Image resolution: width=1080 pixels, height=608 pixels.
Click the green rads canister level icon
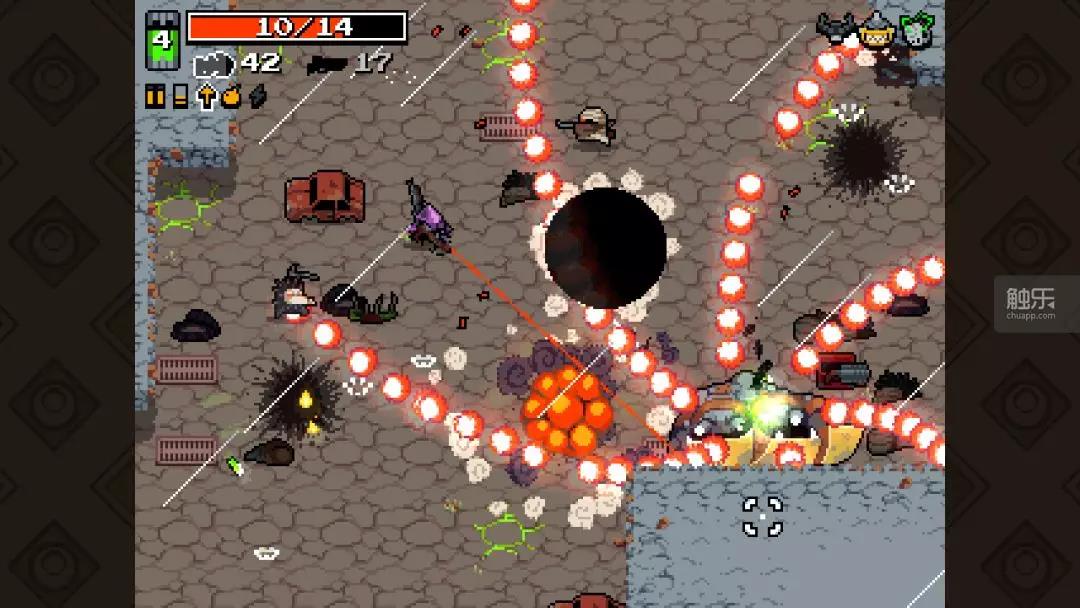click(x=162, y=43)
